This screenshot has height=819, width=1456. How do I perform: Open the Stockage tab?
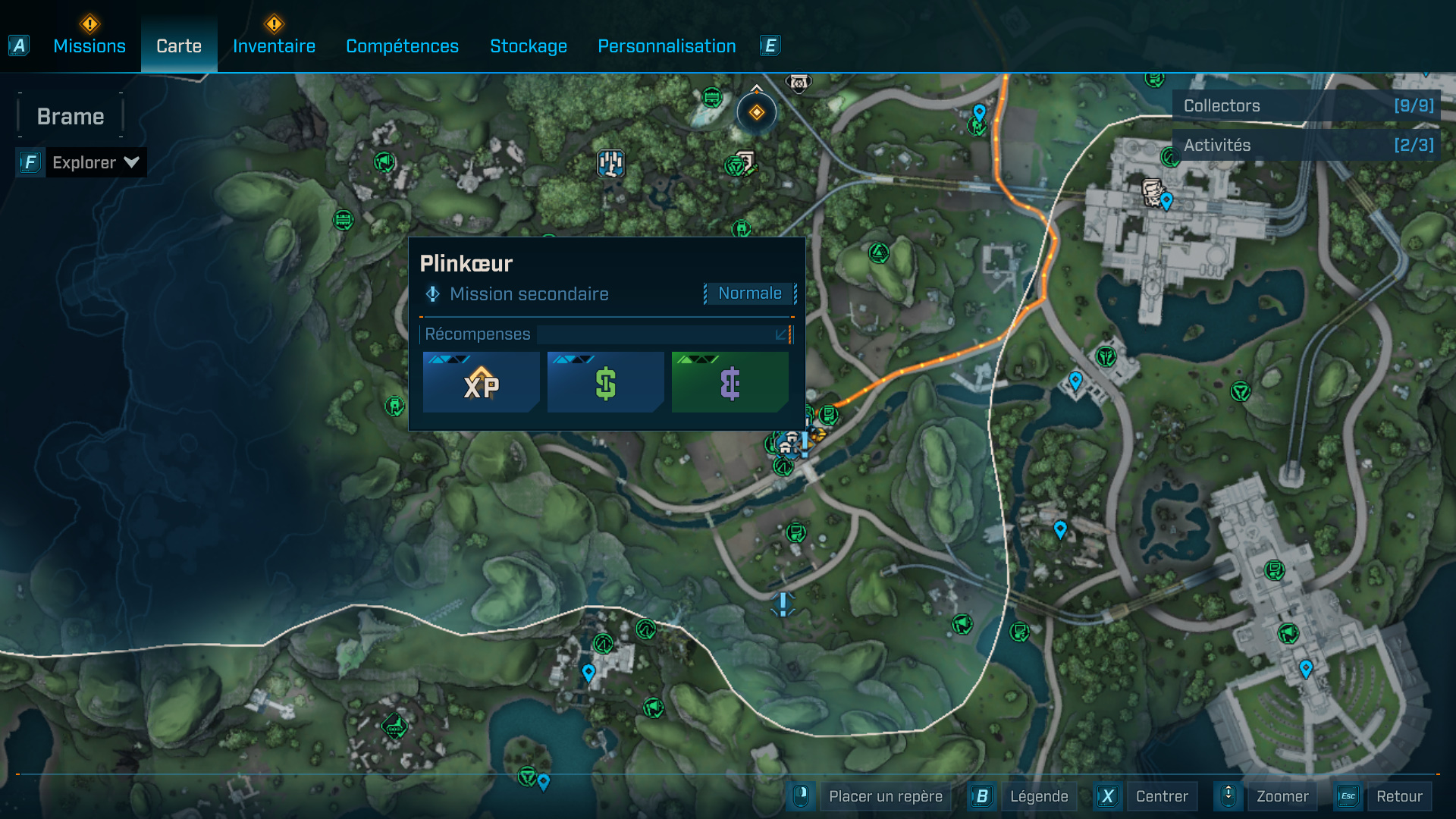tap(529, 46)
